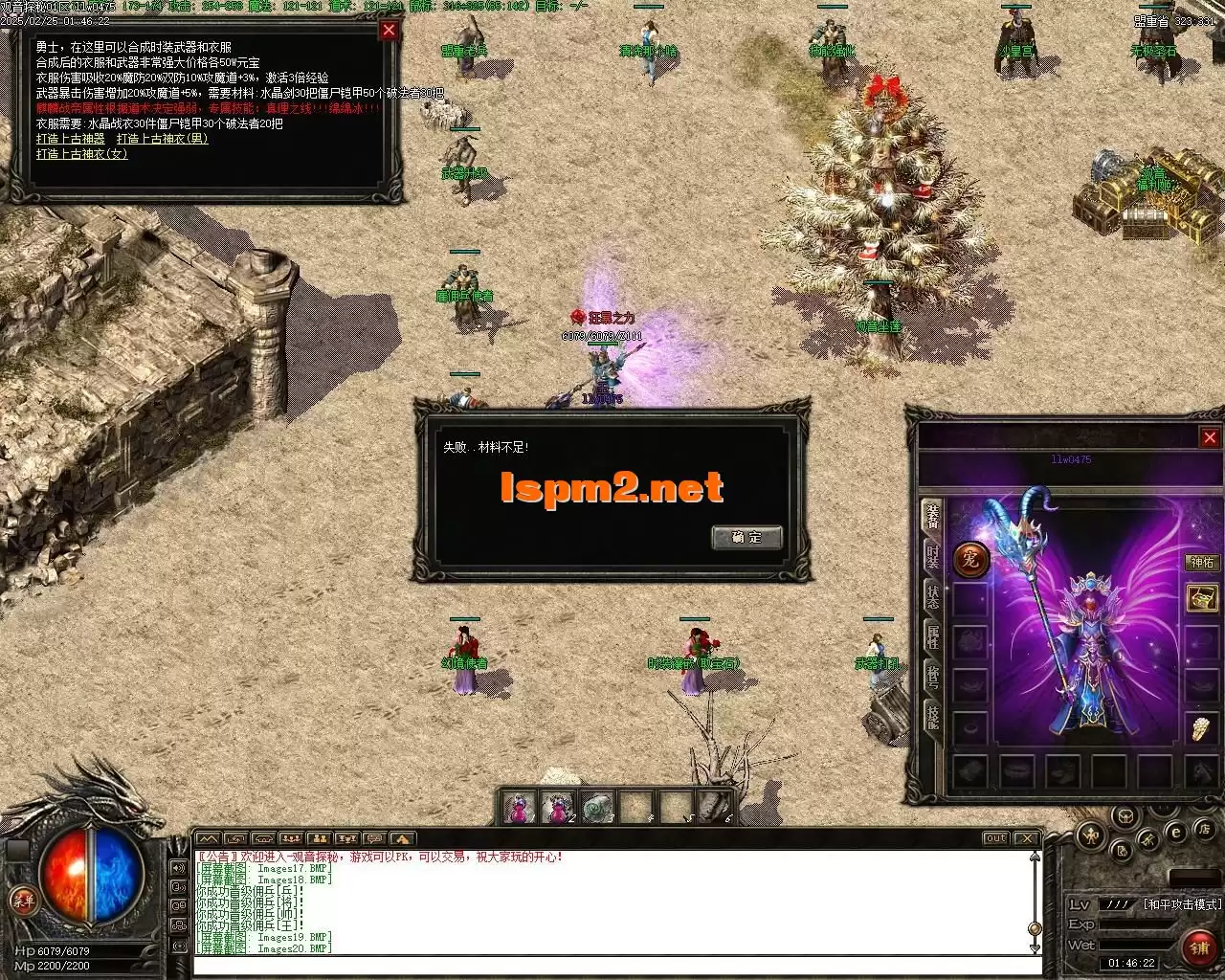Select the mountain whisper icon in chat toolbar
The image size is (1225, 980).
click(208, 838)
